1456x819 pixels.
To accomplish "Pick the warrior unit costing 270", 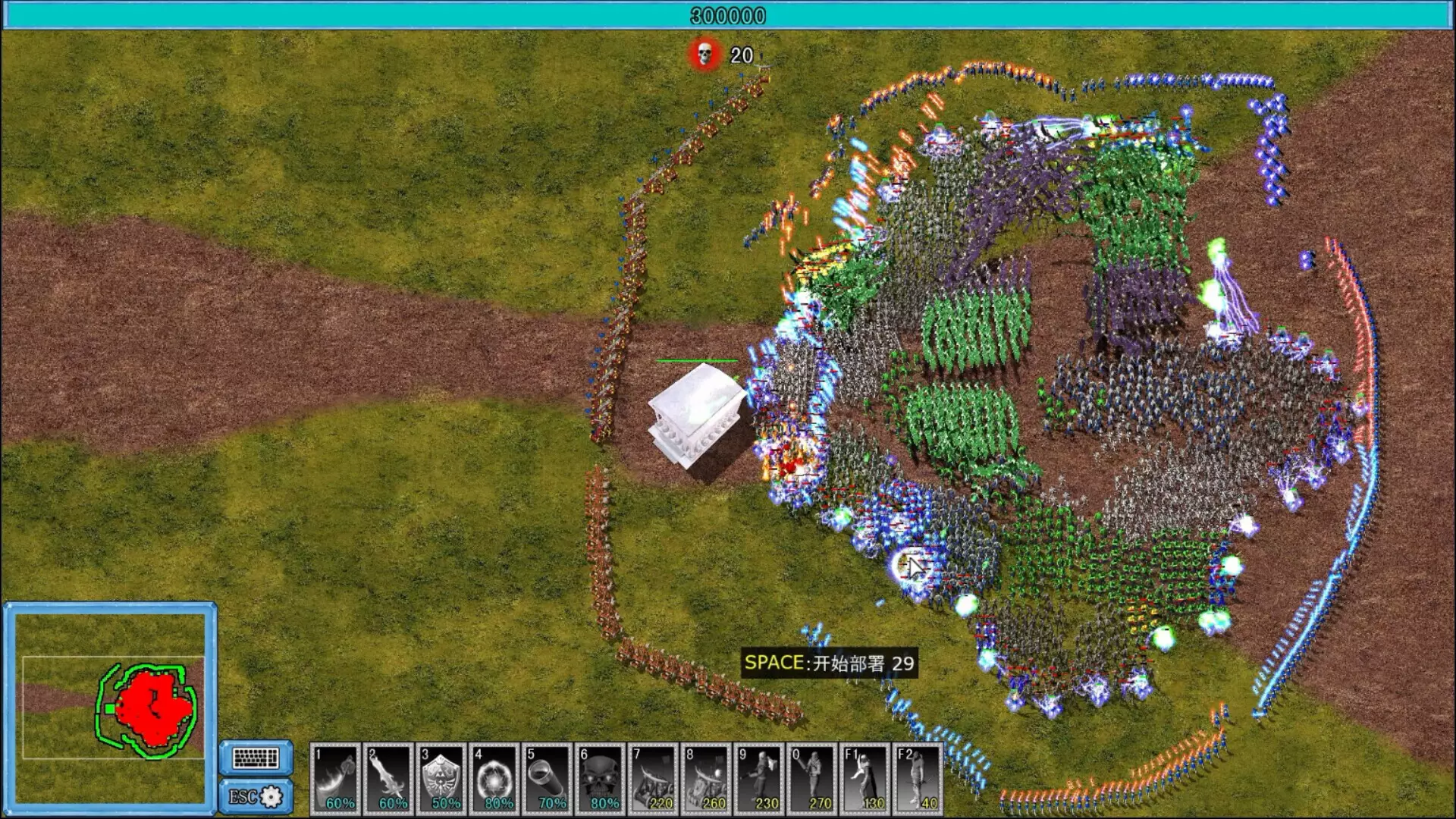I will pos(813,778).
